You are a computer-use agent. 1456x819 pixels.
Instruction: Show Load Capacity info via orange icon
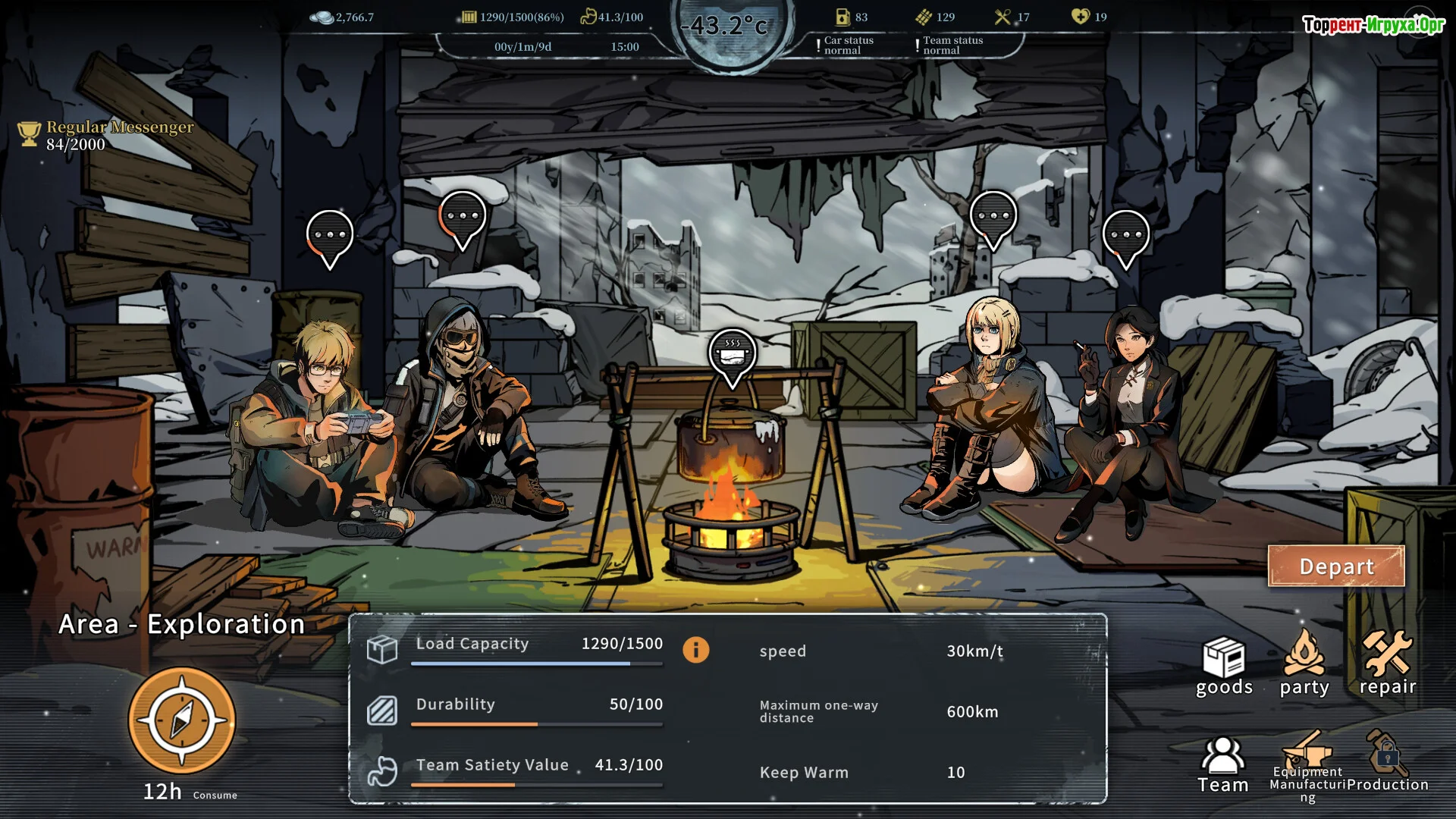point(695,650)
